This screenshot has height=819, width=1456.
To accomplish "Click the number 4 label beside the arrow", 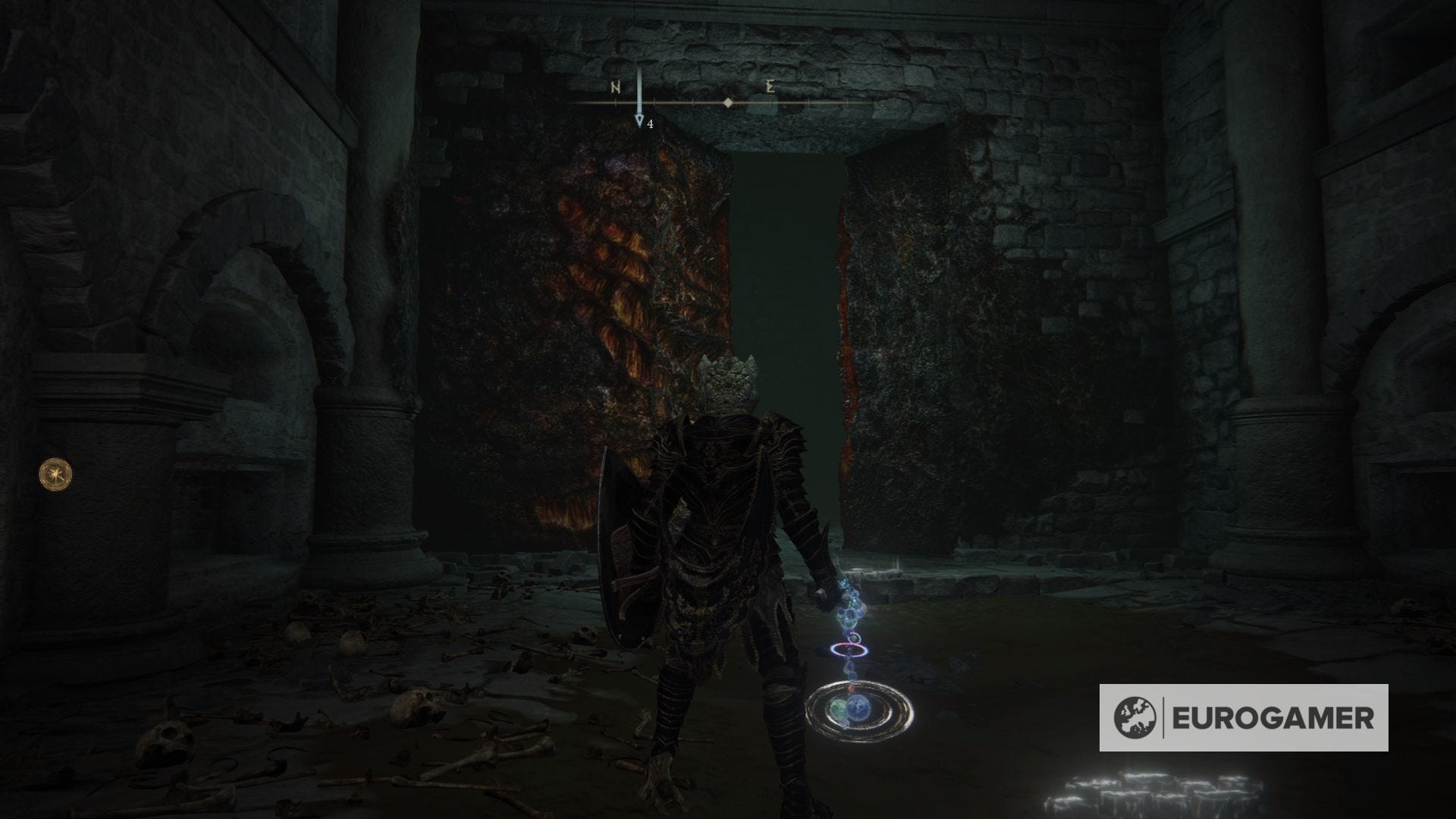I will click(650, 124).
